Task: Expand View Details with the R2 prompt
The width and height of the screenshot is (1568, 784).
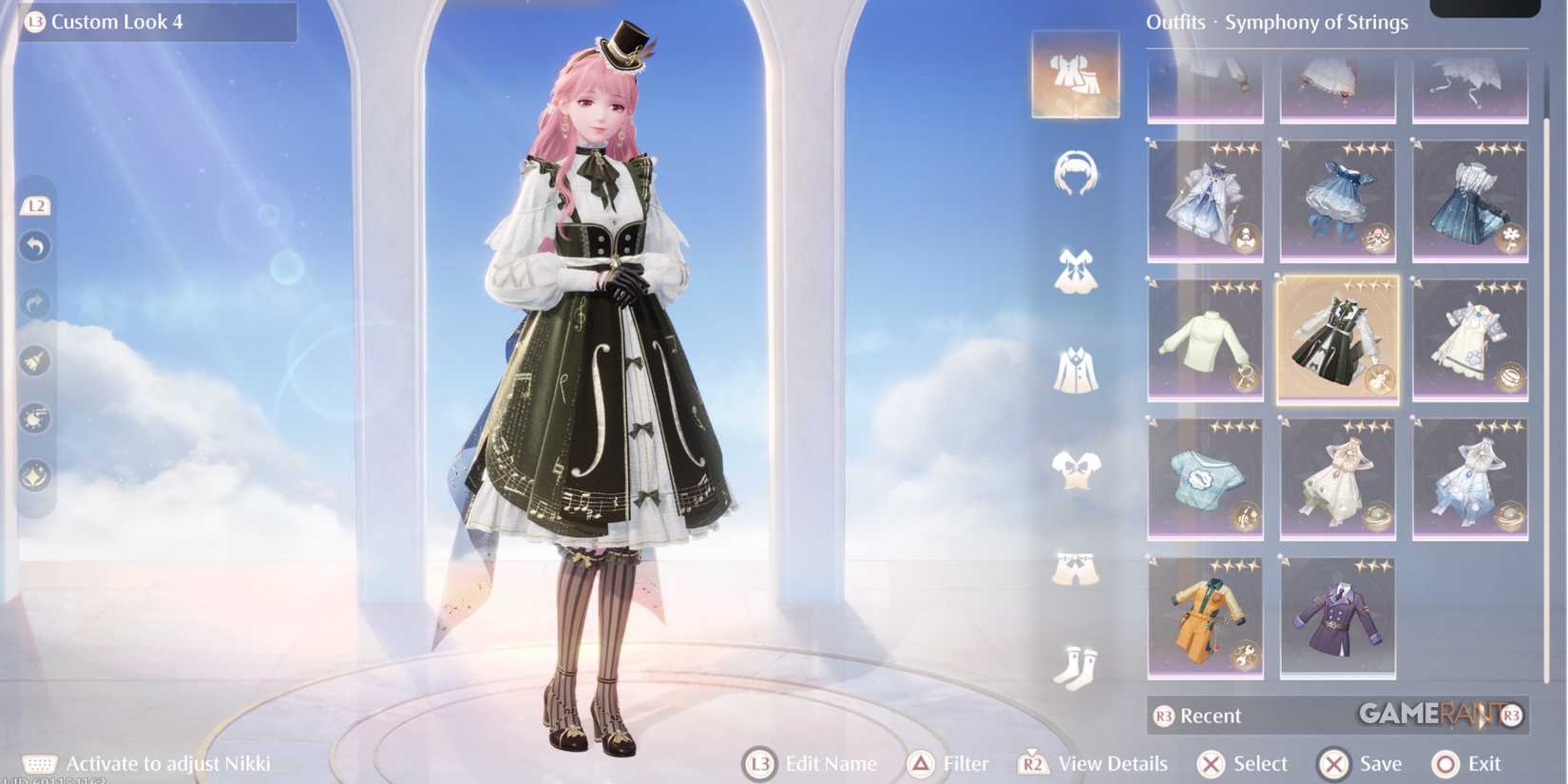Action: click(1093, 763)
